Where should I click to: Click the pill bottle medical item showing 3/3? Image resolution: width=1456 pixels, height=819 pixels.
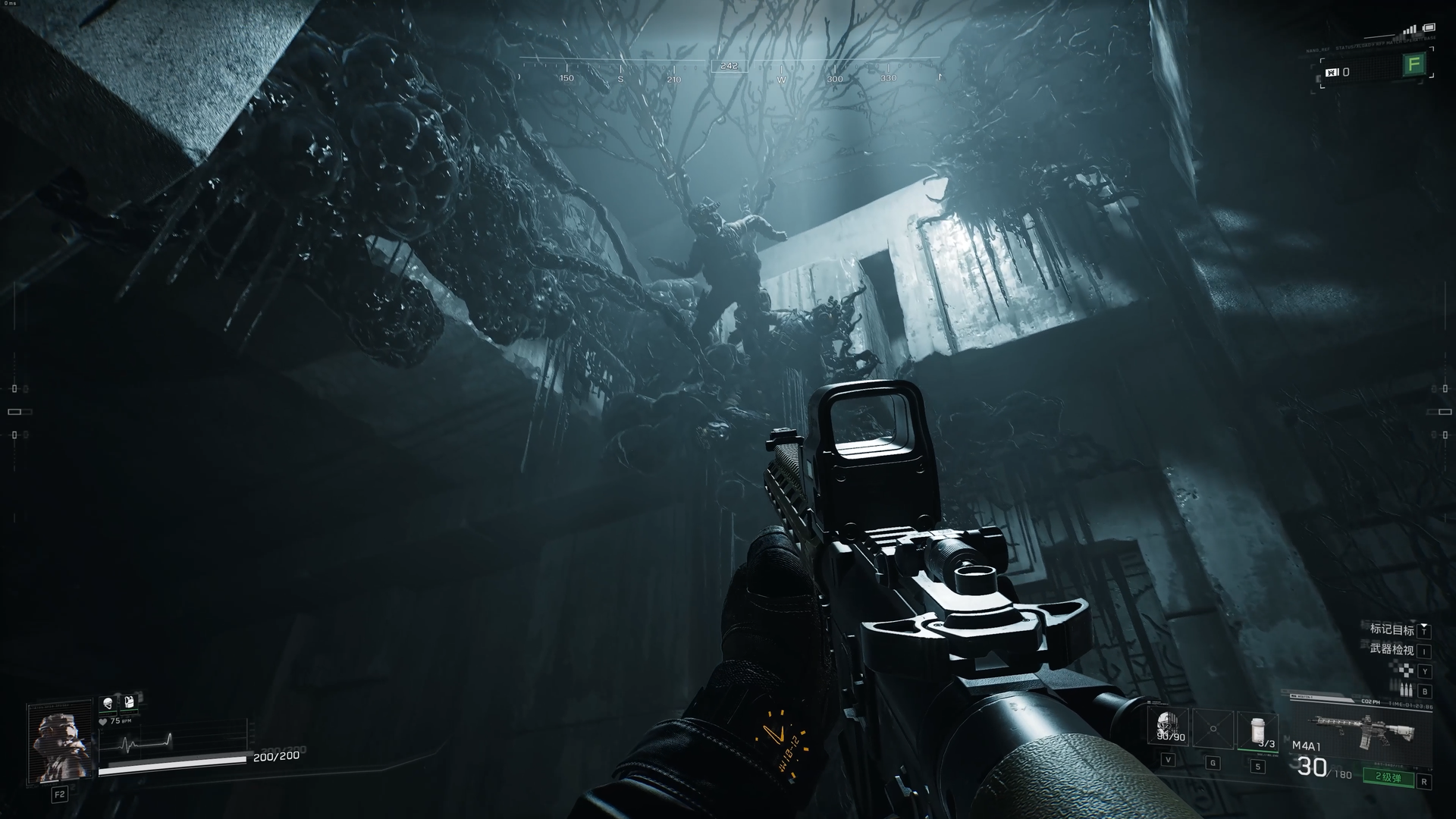click(x=1257, y=730)
